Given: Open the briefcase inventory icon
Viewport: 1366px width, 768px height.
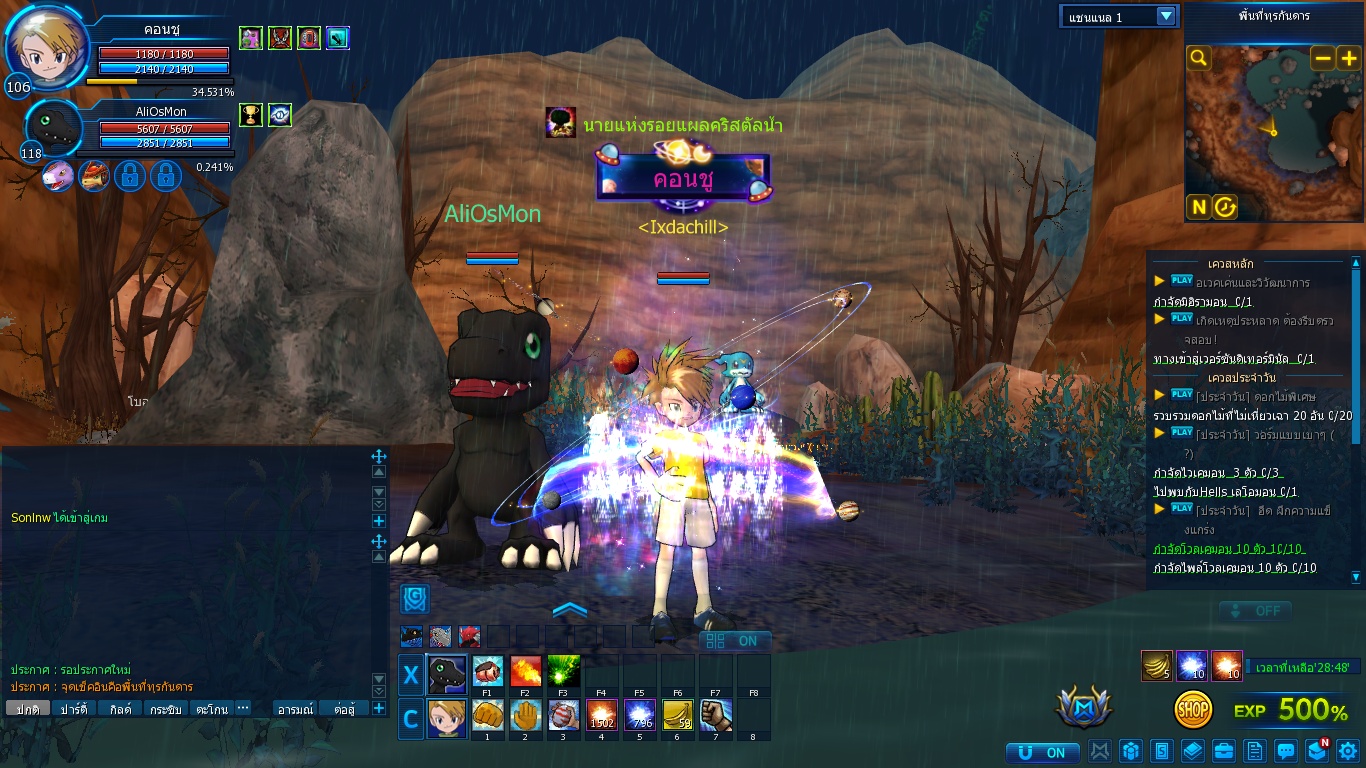Looking at the screenshot, I should click(x=1223, y=750).
